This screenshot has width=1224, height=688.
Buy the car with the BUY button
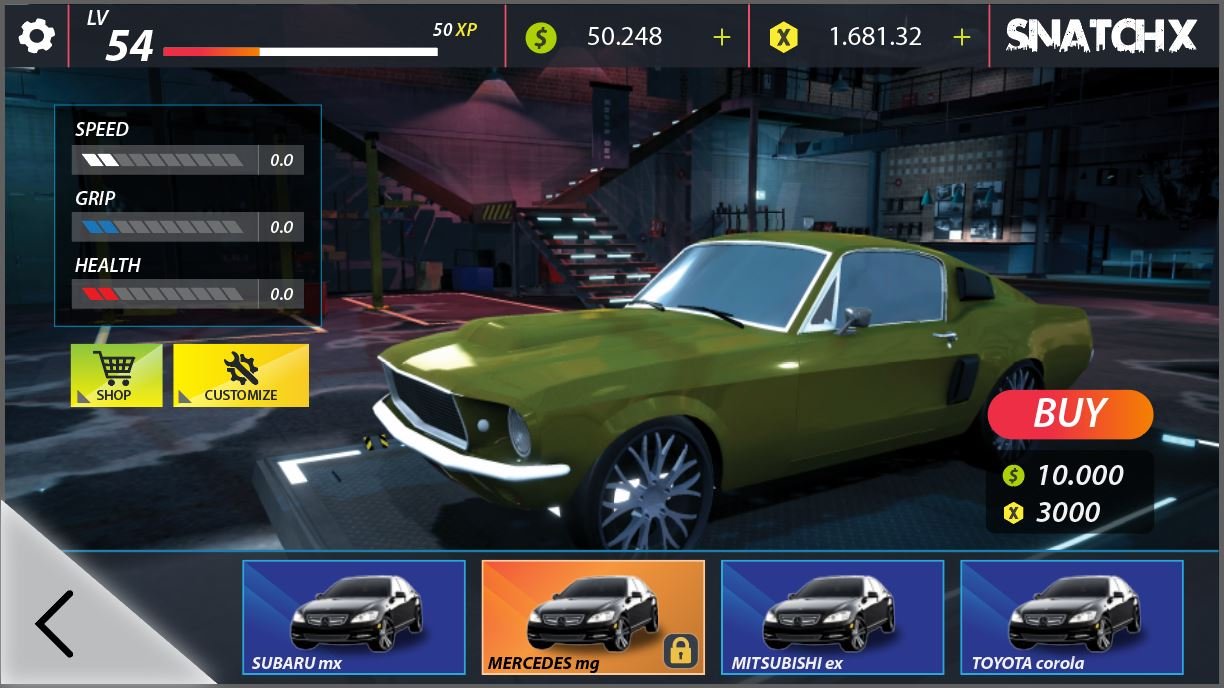(1070, 414)
